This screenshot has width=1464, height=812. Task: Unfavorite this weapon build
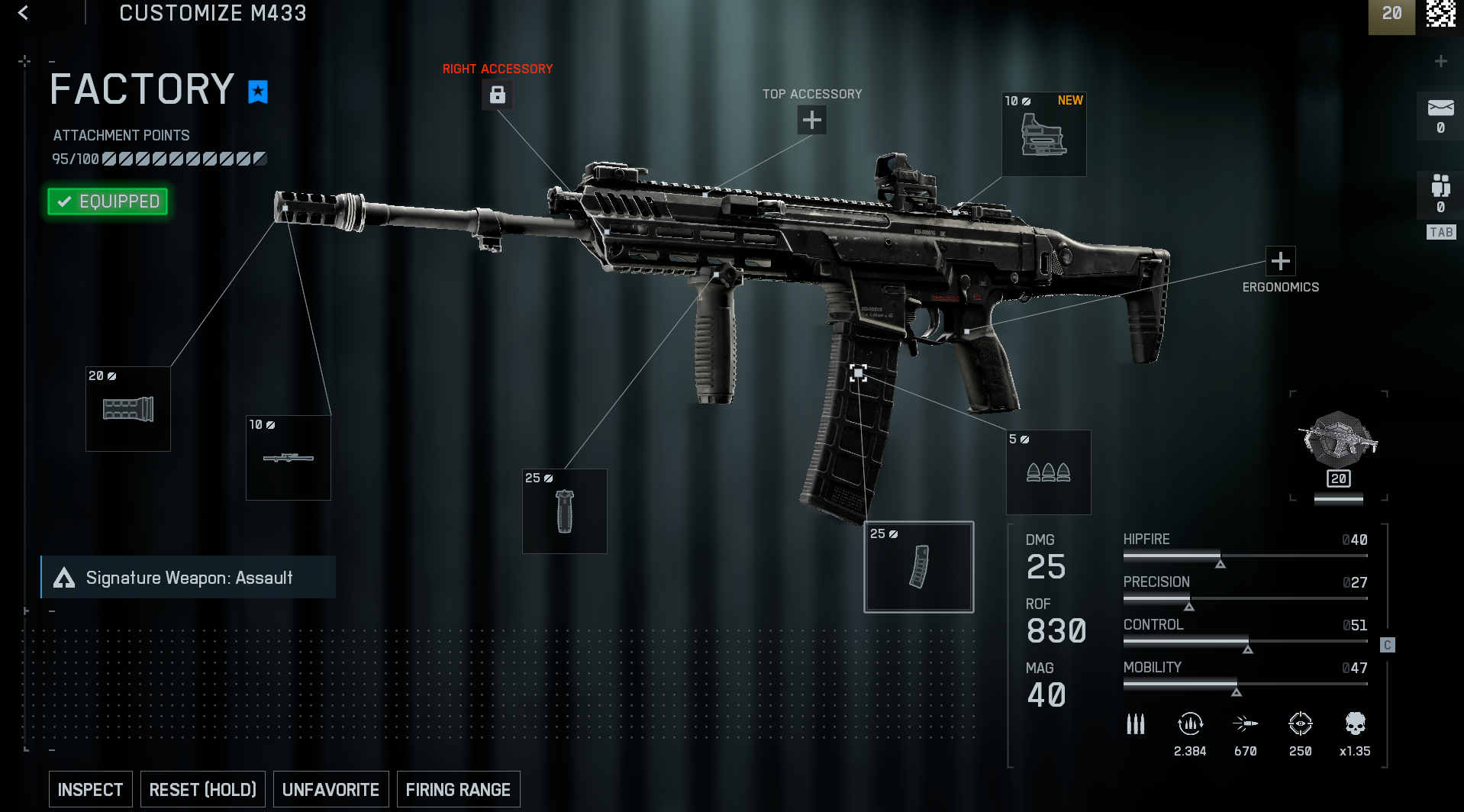[x=331, y=790]
